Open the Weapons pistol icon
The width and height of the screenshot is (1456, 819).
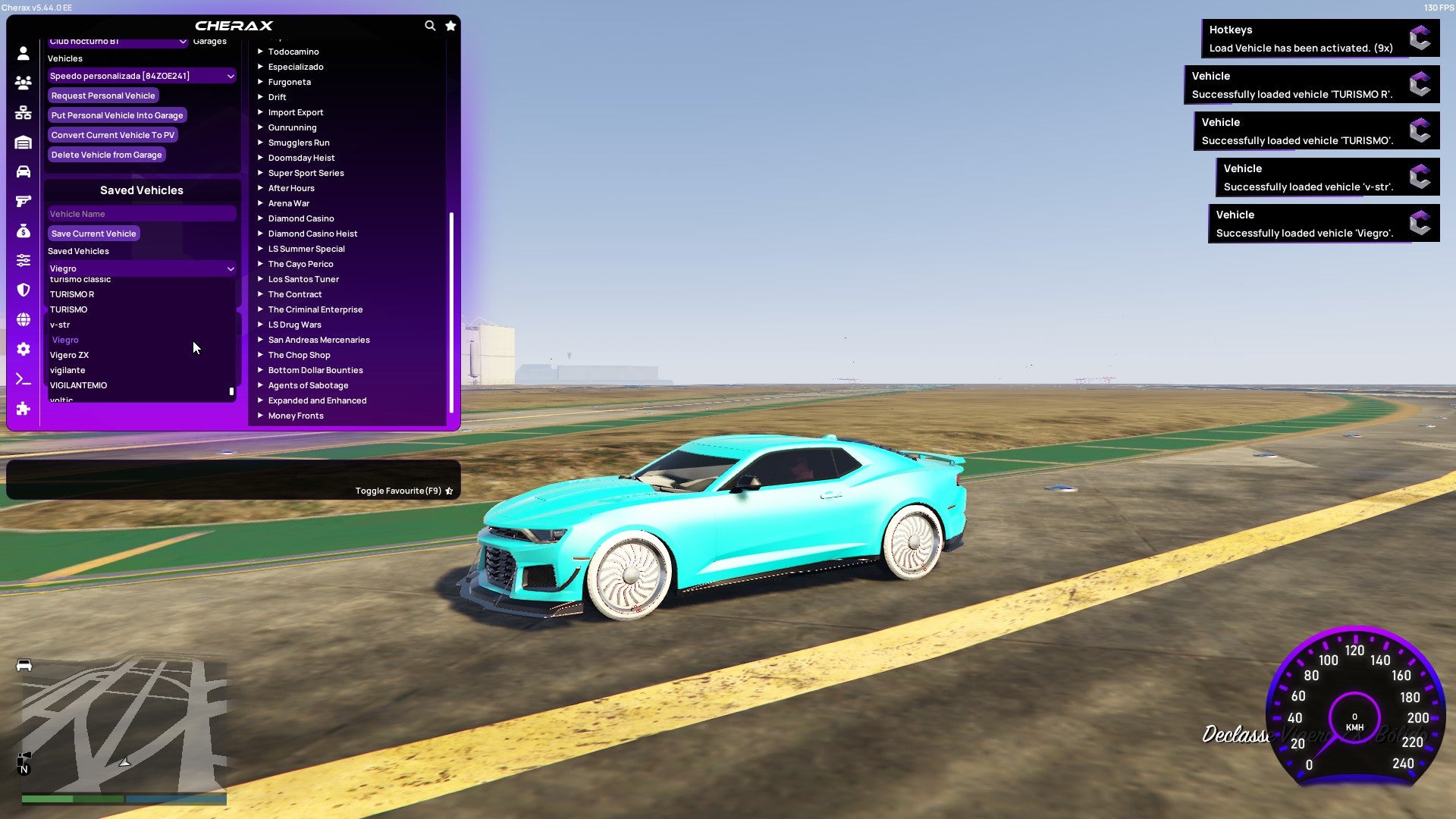(x=23, y=201)
